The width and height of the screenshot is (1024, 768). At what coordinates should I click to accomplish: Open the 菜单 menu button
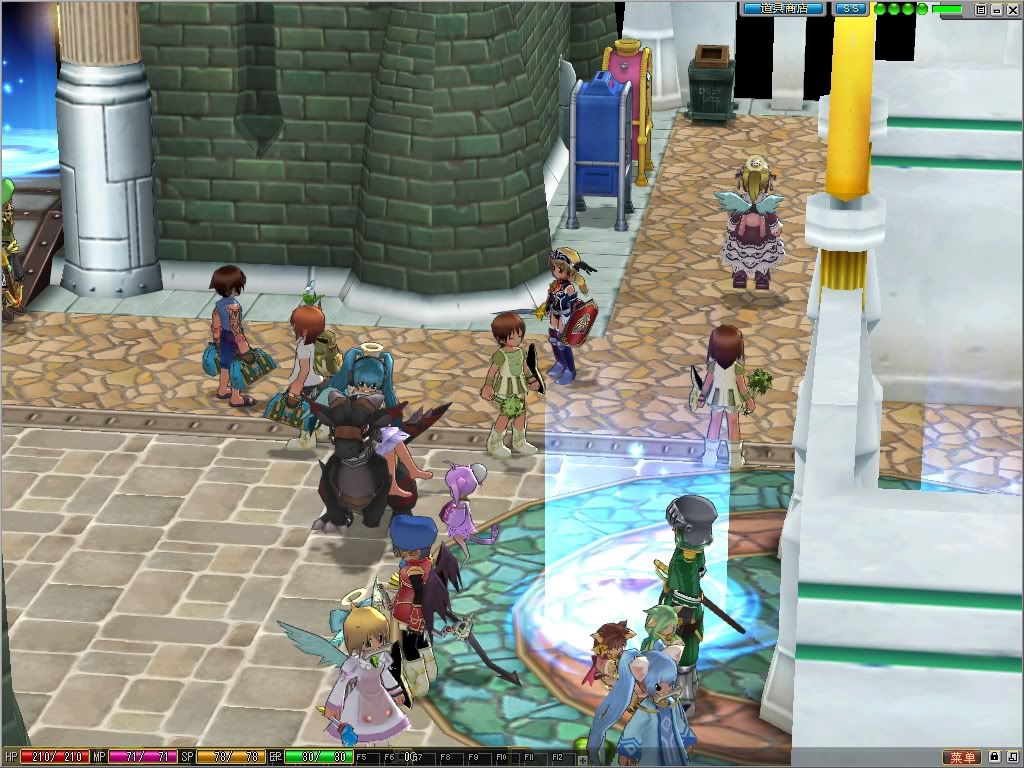point(962,757)
